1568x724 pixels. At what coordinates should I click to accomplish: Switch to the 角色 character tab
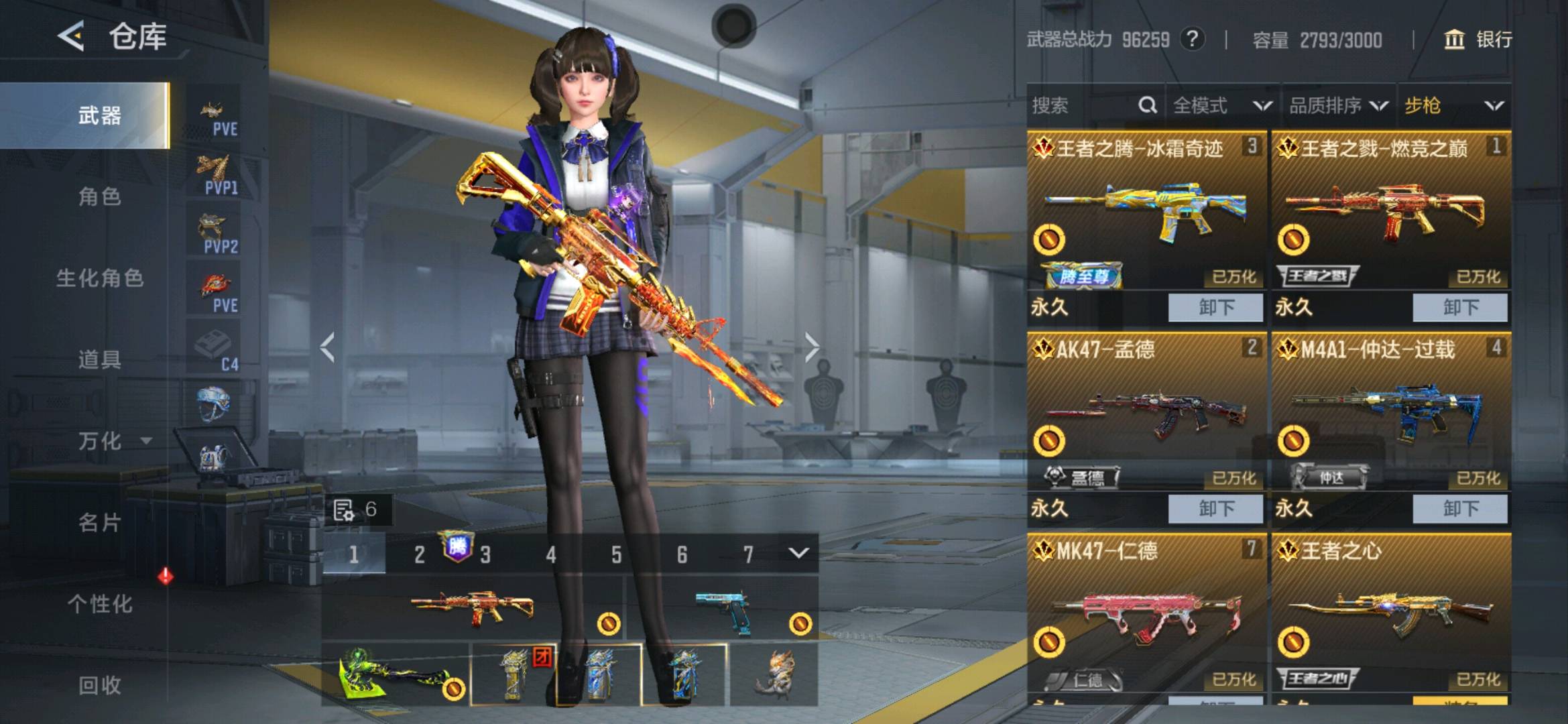point(99,197)
